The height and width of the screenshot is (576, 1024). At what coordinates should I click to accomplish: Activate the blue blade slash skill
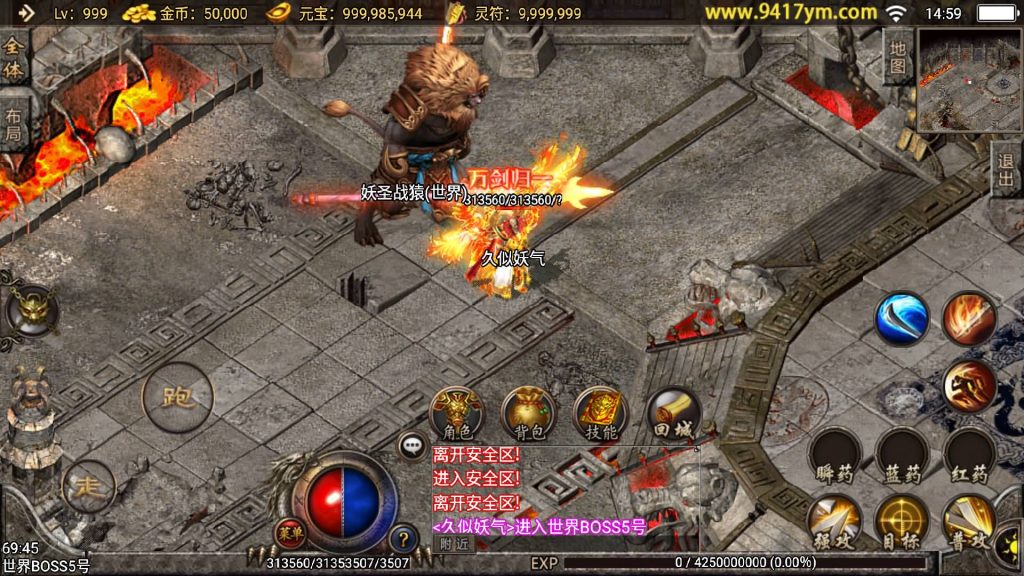[x=902, y=318]
